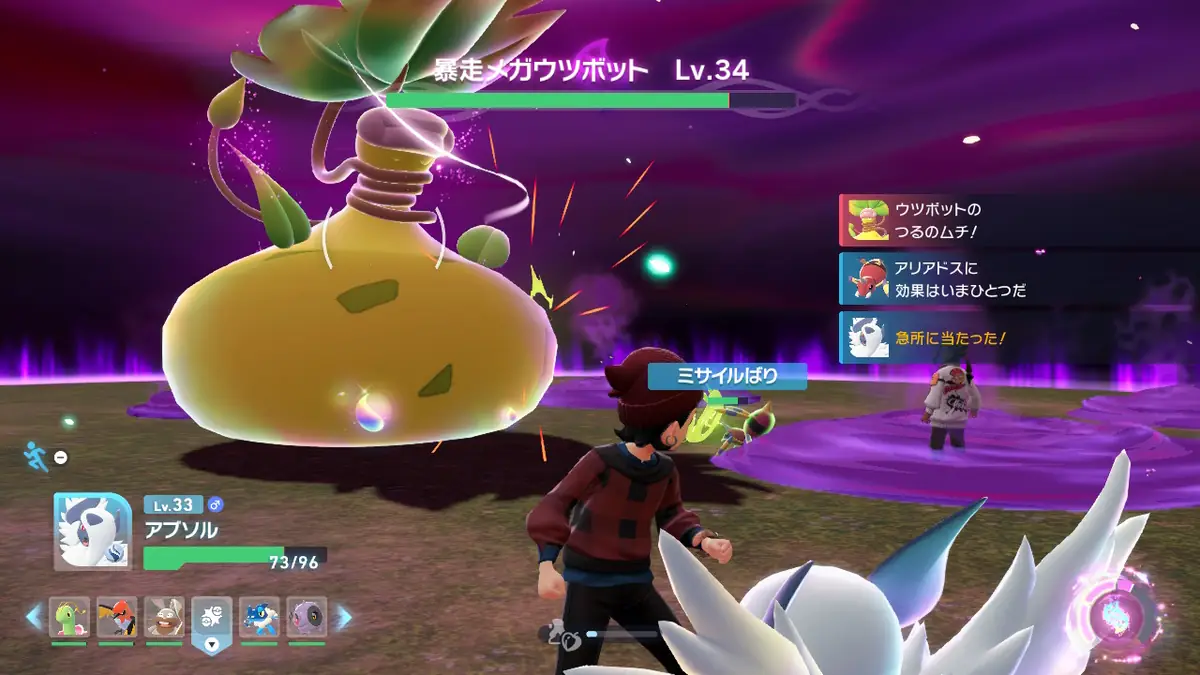Switch to the red bird Pokémon slot
1200x675 pixels.
point(117,617)
